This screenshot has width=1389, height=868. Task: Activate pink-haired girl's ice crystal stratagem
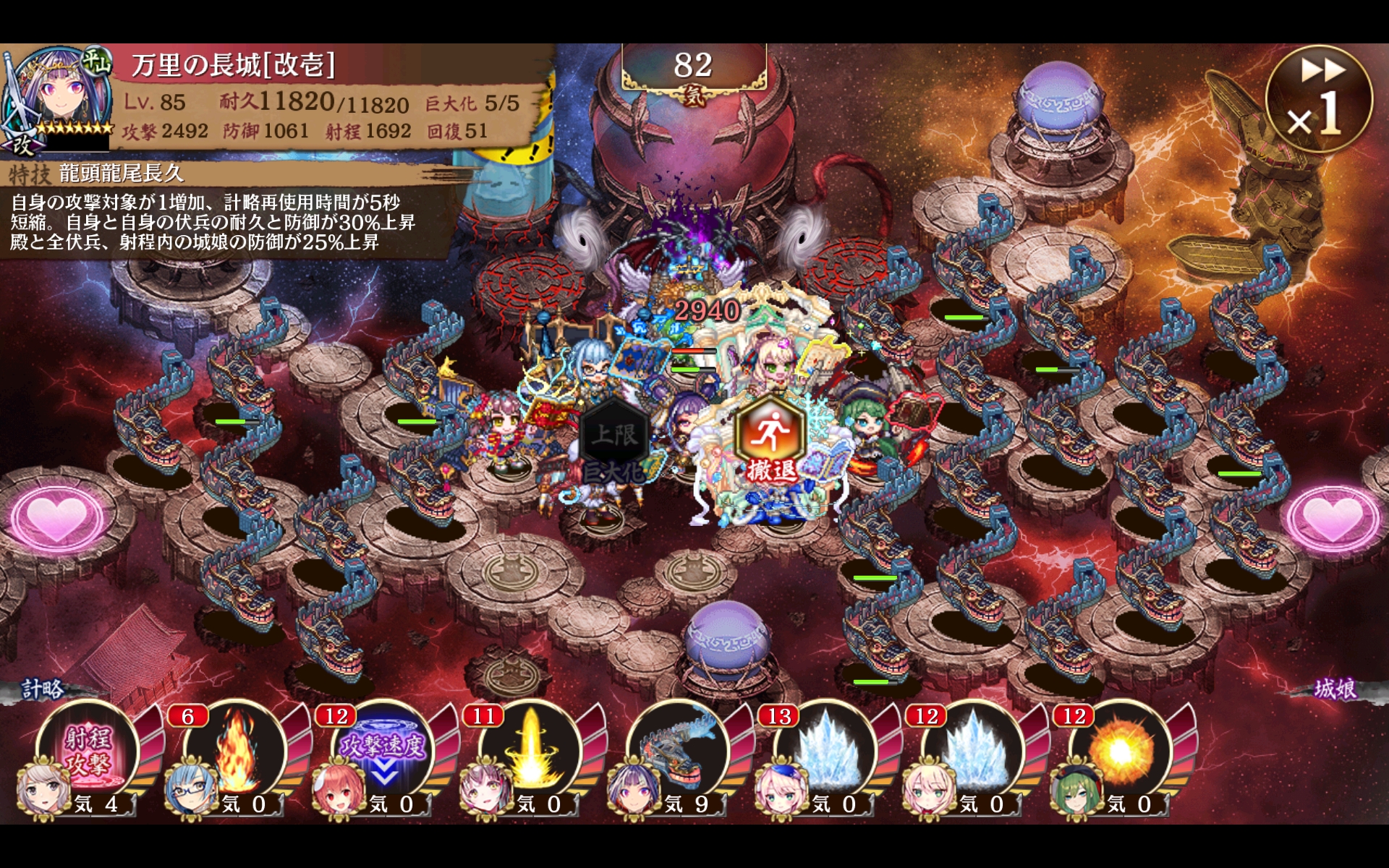tap(826, 754)
